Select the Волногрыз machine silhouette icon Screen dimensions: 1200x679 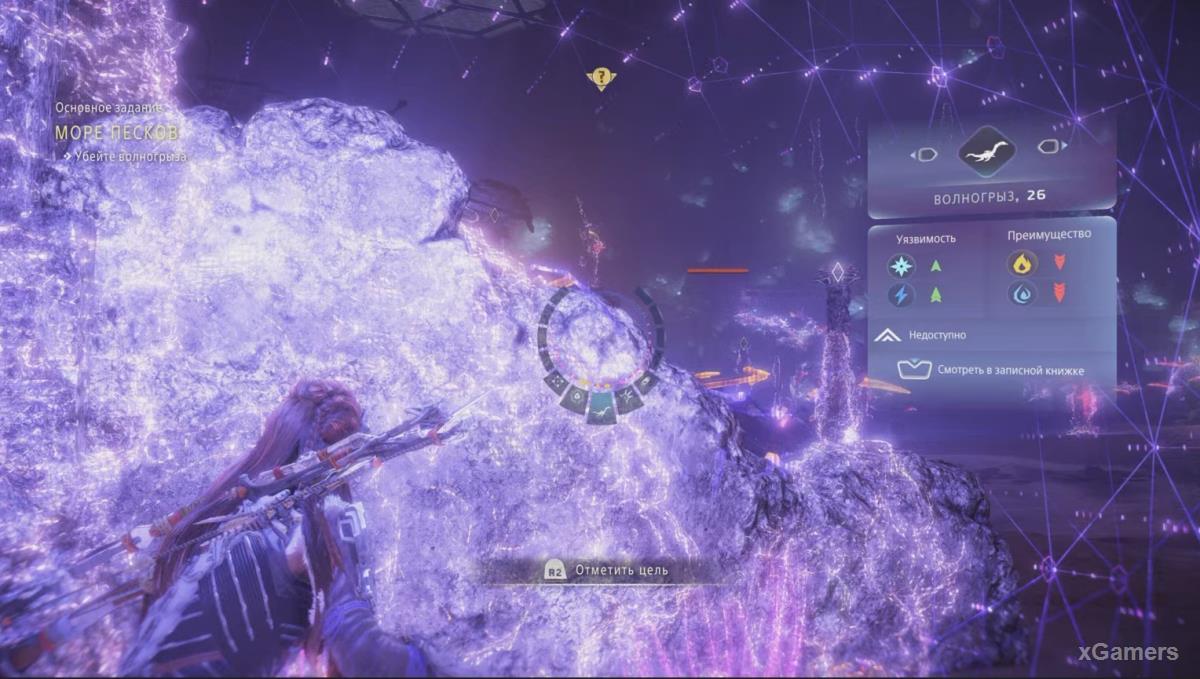click(986, 152)
